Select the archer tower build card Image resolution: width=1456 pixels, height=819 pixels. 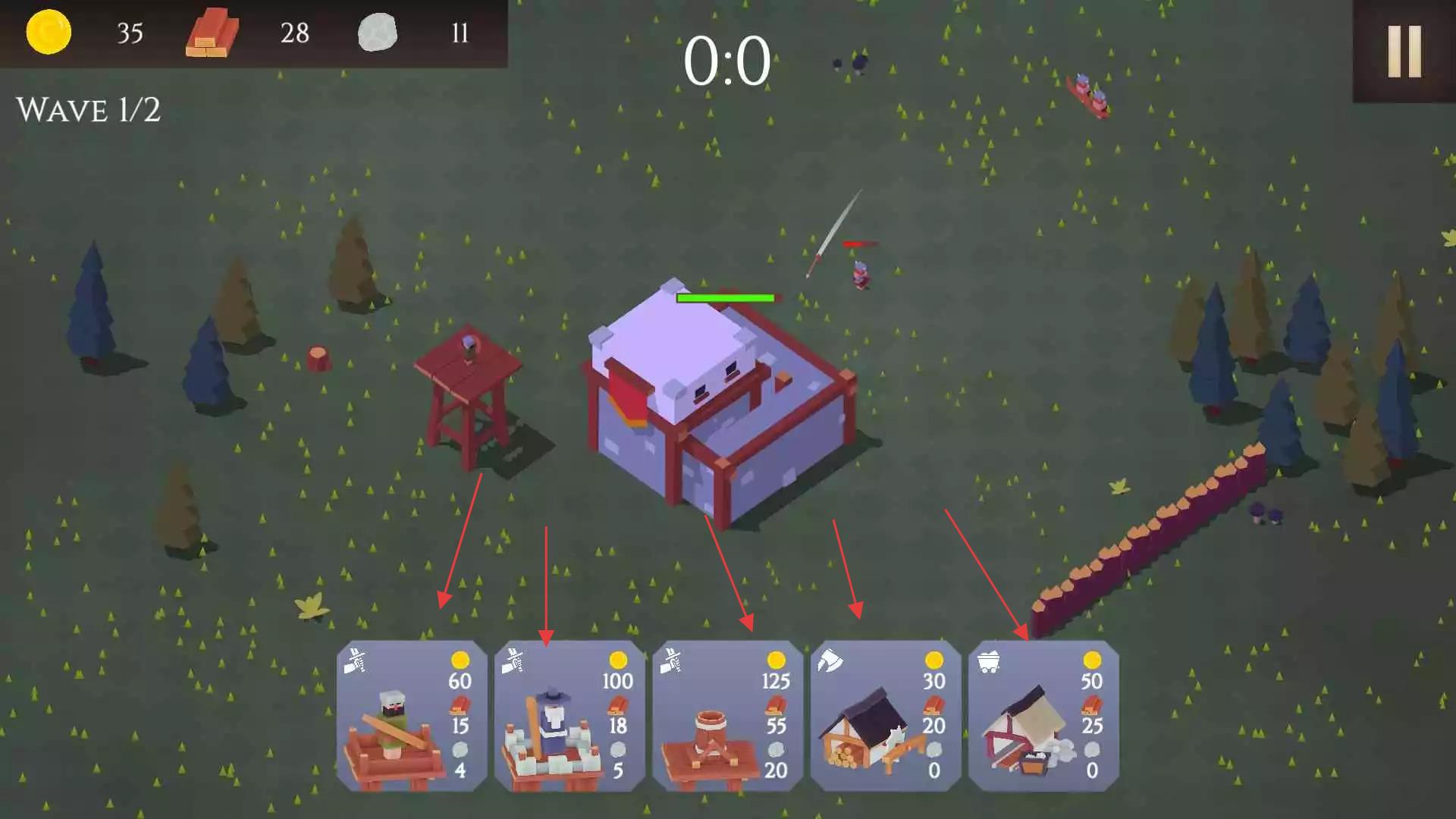[412, 716]
